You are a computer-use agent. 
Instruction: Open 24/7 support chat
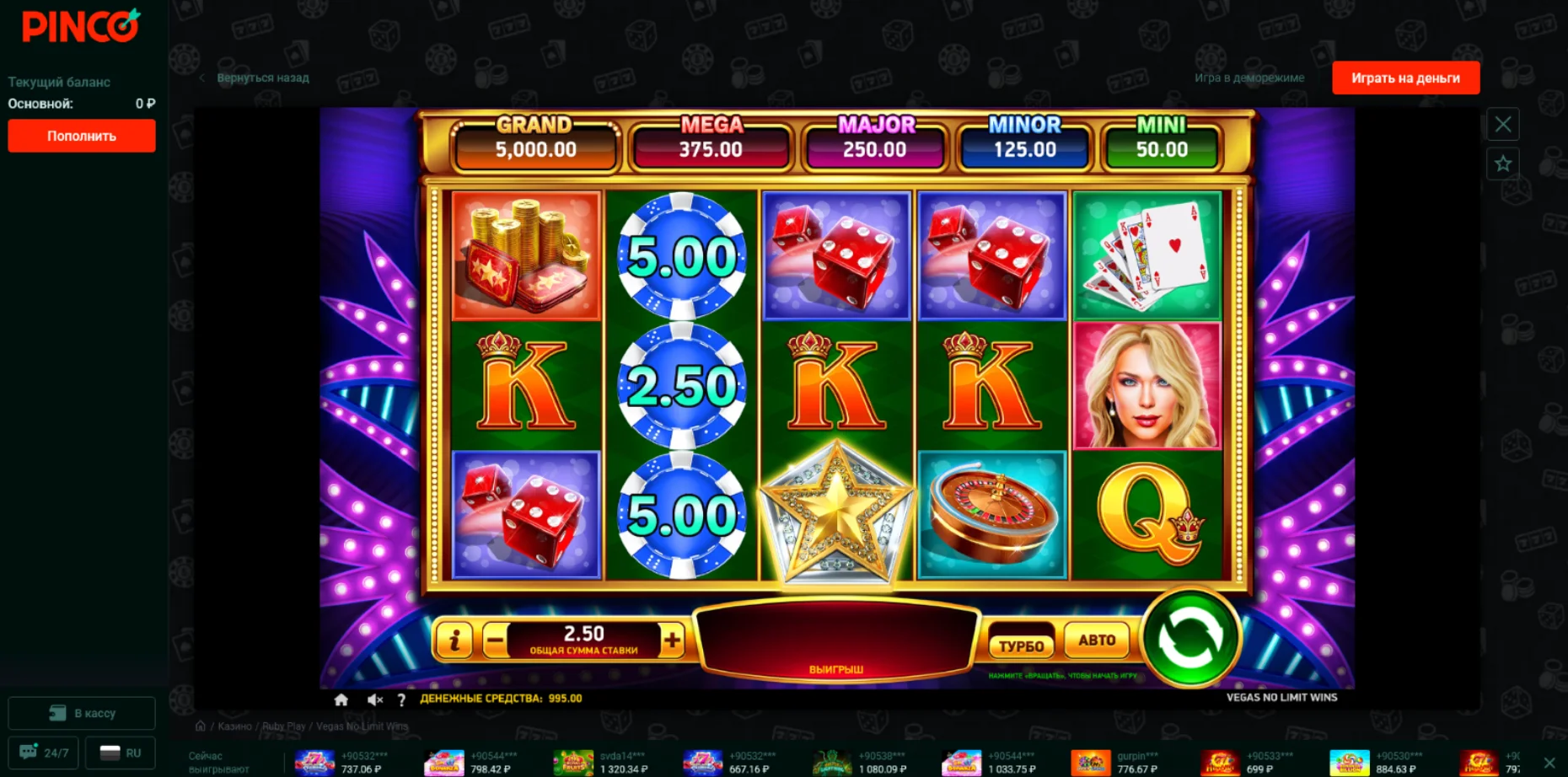click(44, 753)
